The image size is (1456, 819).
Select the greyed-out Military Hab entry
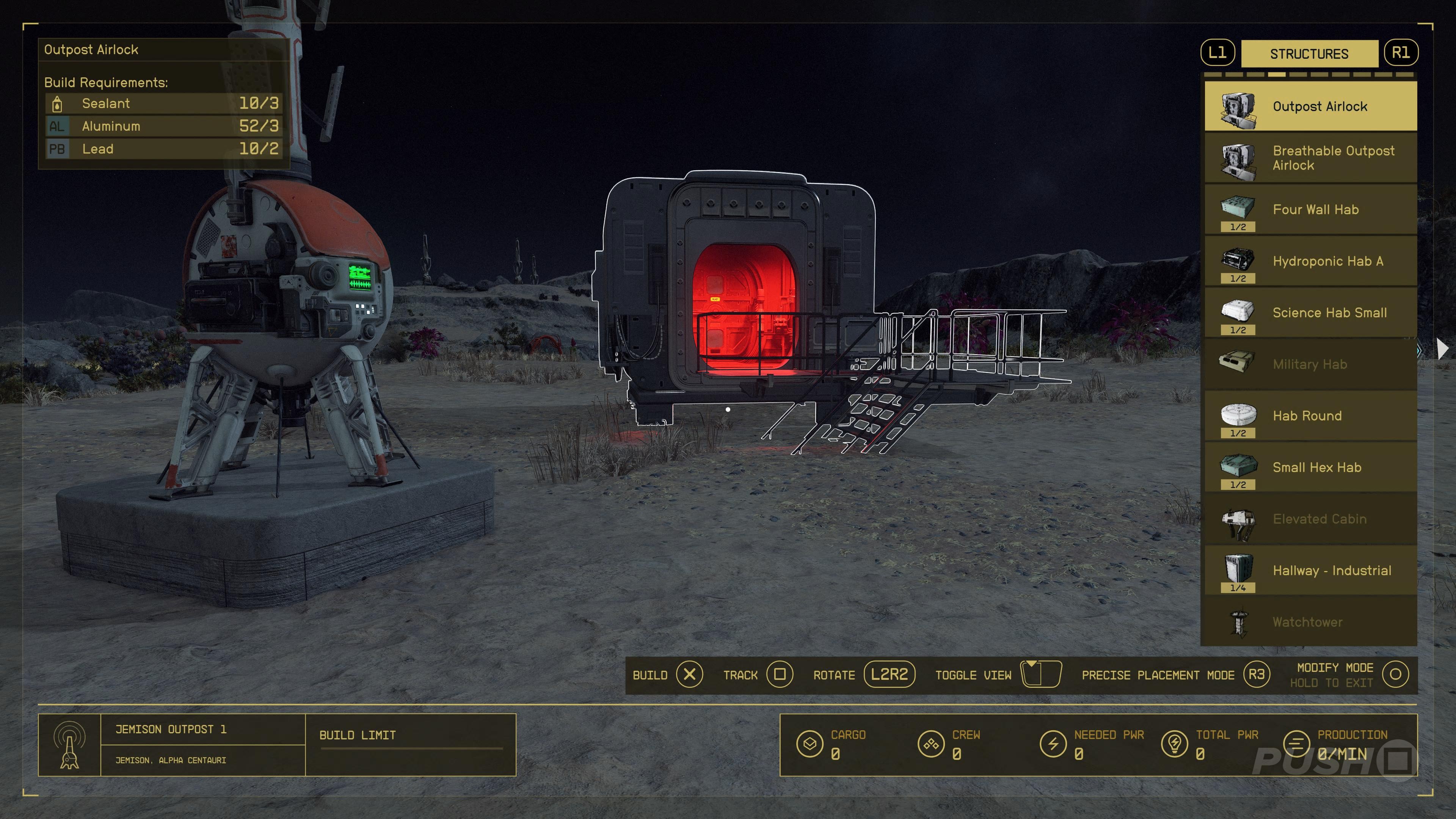pyautogui.click(x=1310, y=364)
